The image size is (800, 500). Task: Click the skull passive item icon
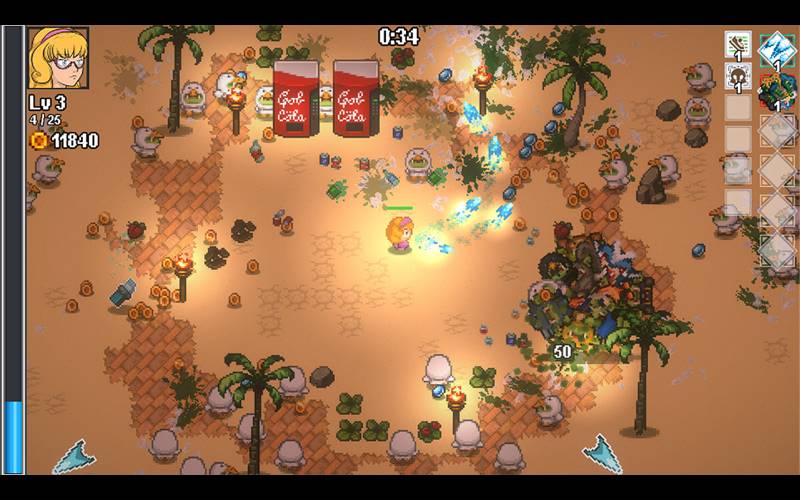[x=738, y=77]
